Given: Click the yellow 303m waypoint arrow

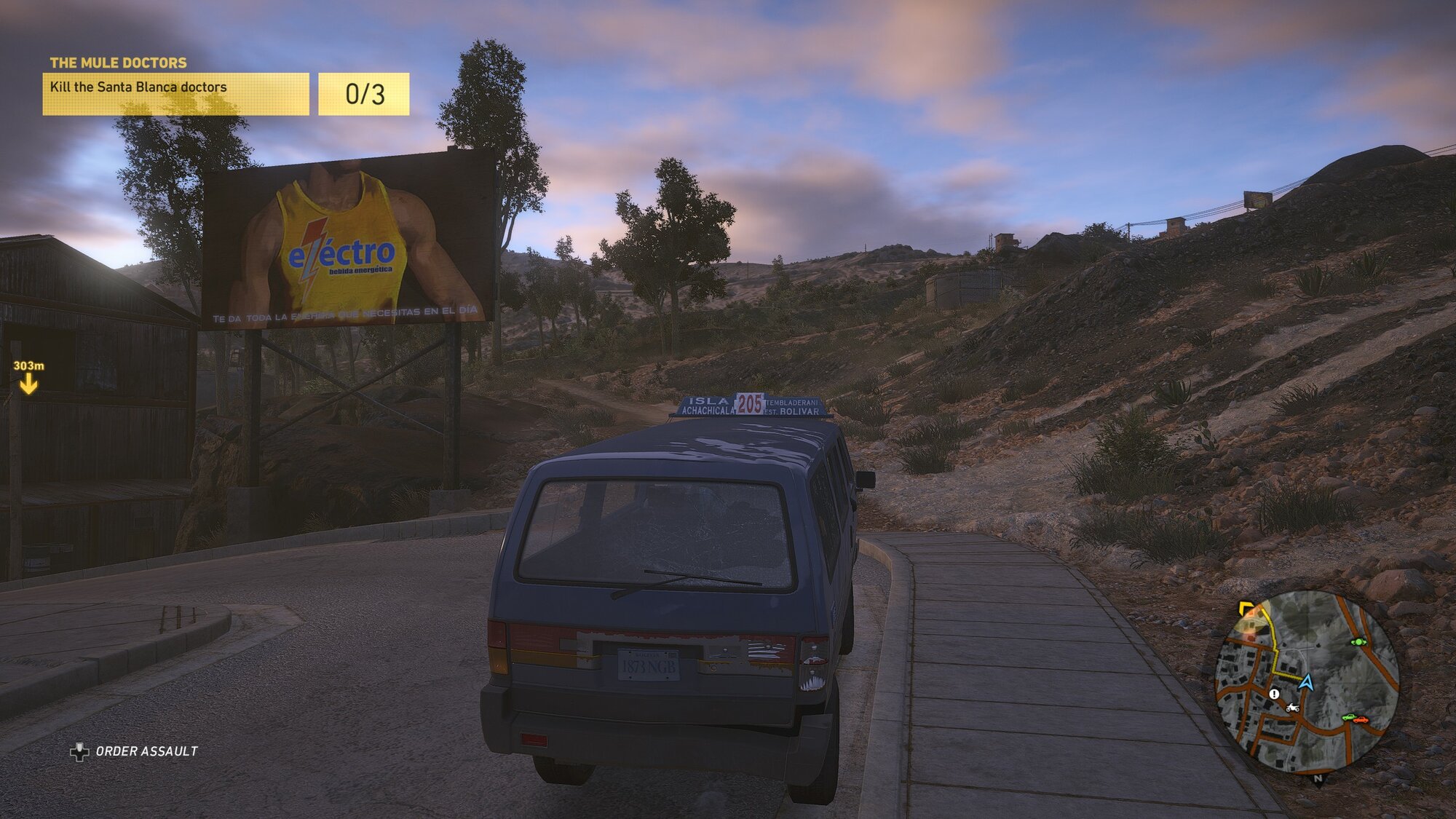Looking at the screenshot, I should pyautogui.click(x=28, y=384).
